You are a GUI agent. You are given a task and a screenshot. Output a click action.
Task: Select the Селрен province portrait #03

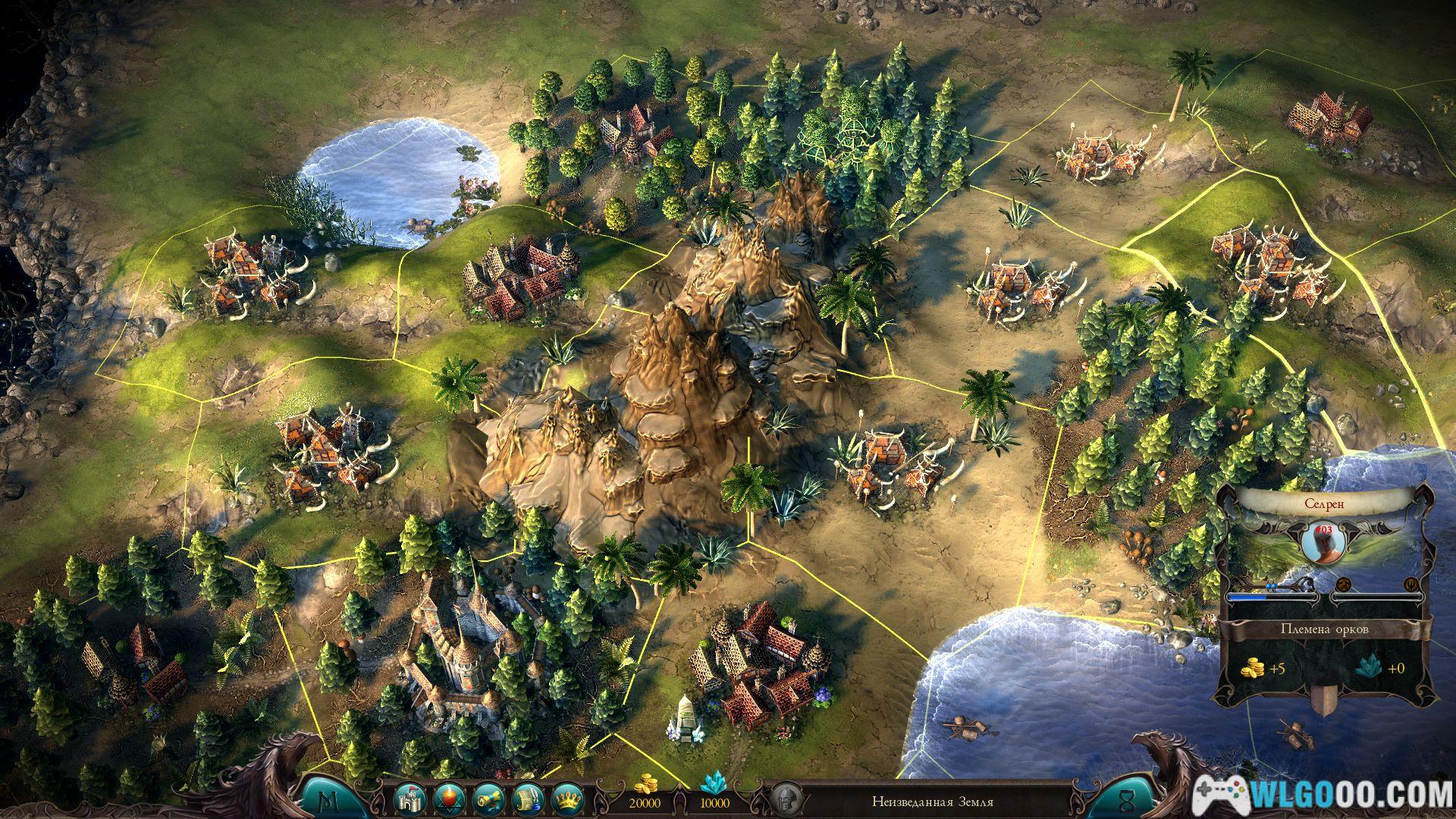tap(1322, 538)
